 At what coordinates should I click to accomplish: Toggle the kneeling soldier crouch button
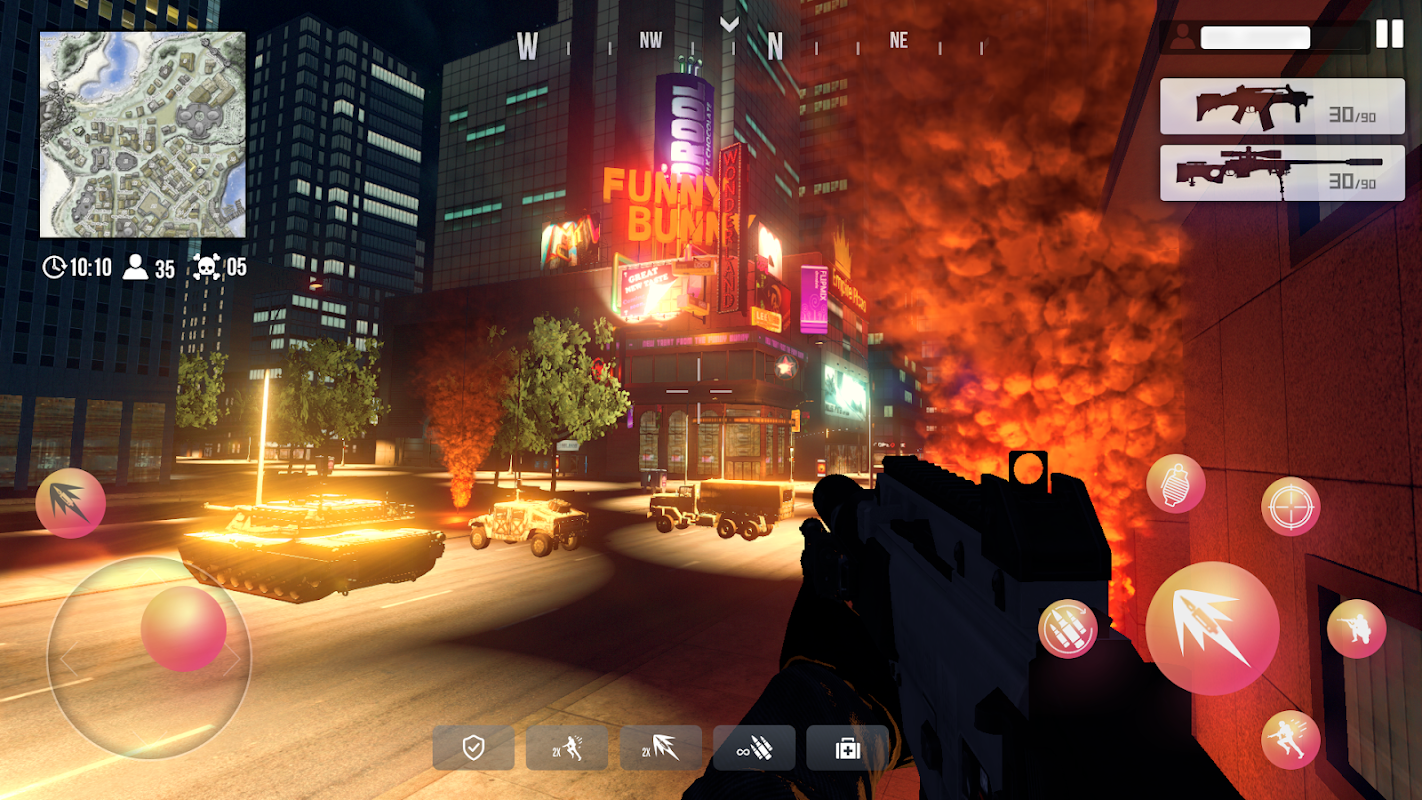(x=1356, y=629)
